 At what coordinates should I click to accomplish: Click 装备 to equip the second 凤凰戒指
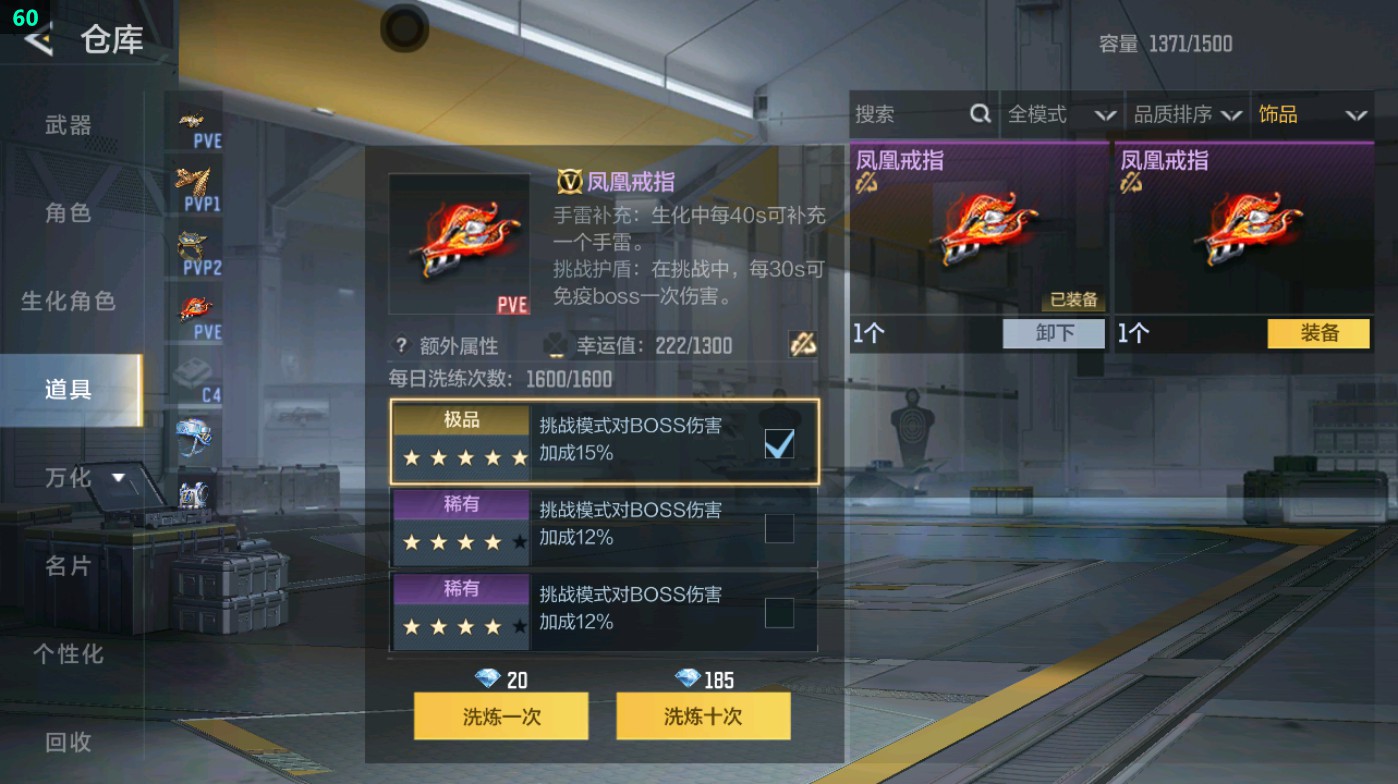tap(1318, 334)
